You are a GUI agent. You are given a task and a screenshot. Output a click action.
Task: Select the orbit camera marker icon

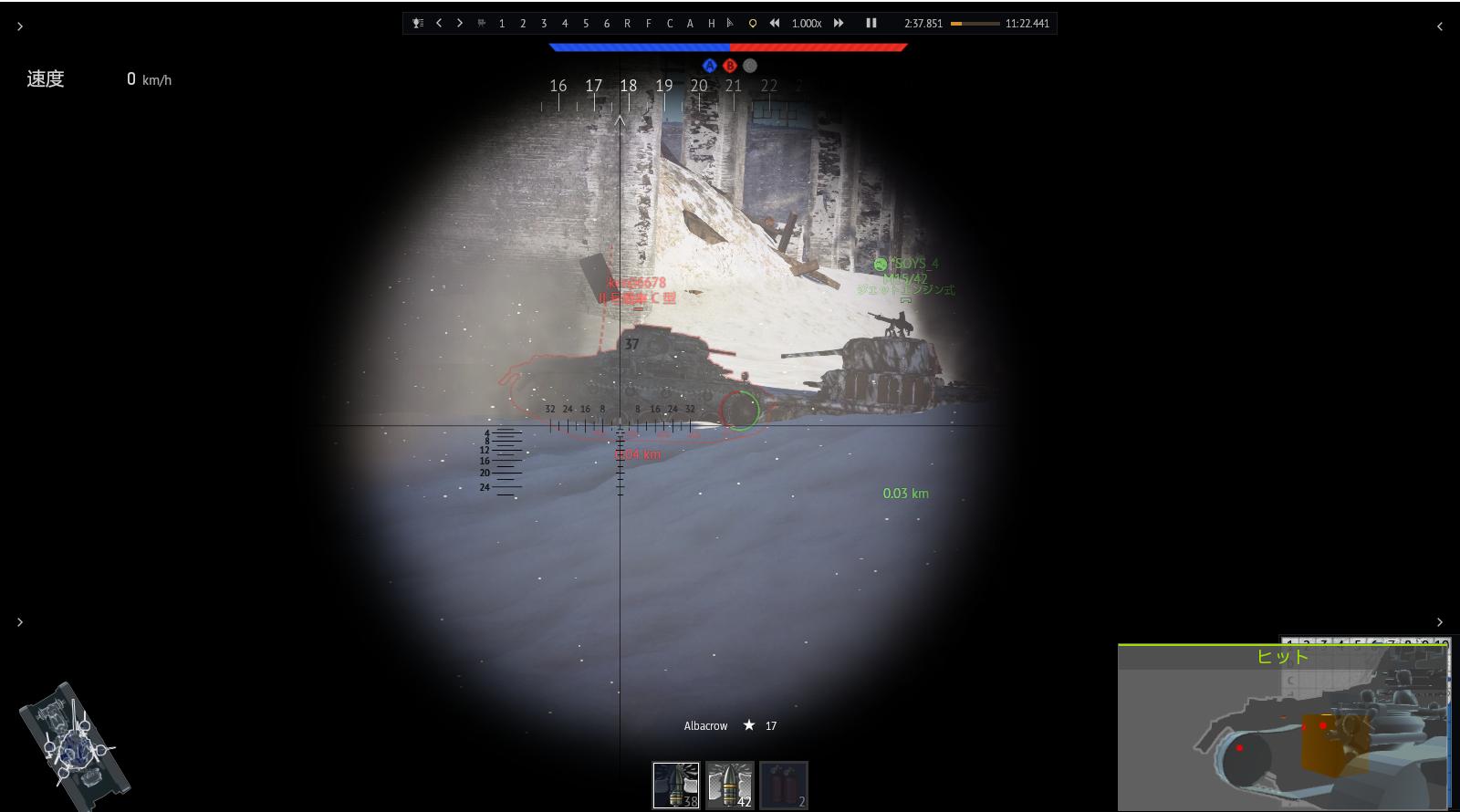point(752,22)
